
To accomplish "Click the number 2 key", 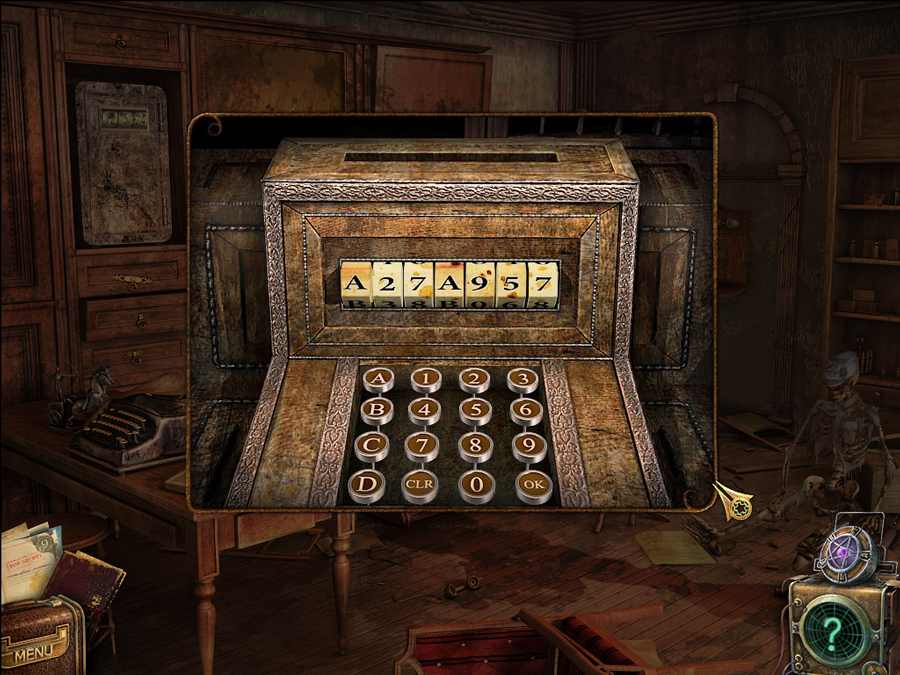I will pyautogui.click(x=474, y=378).
